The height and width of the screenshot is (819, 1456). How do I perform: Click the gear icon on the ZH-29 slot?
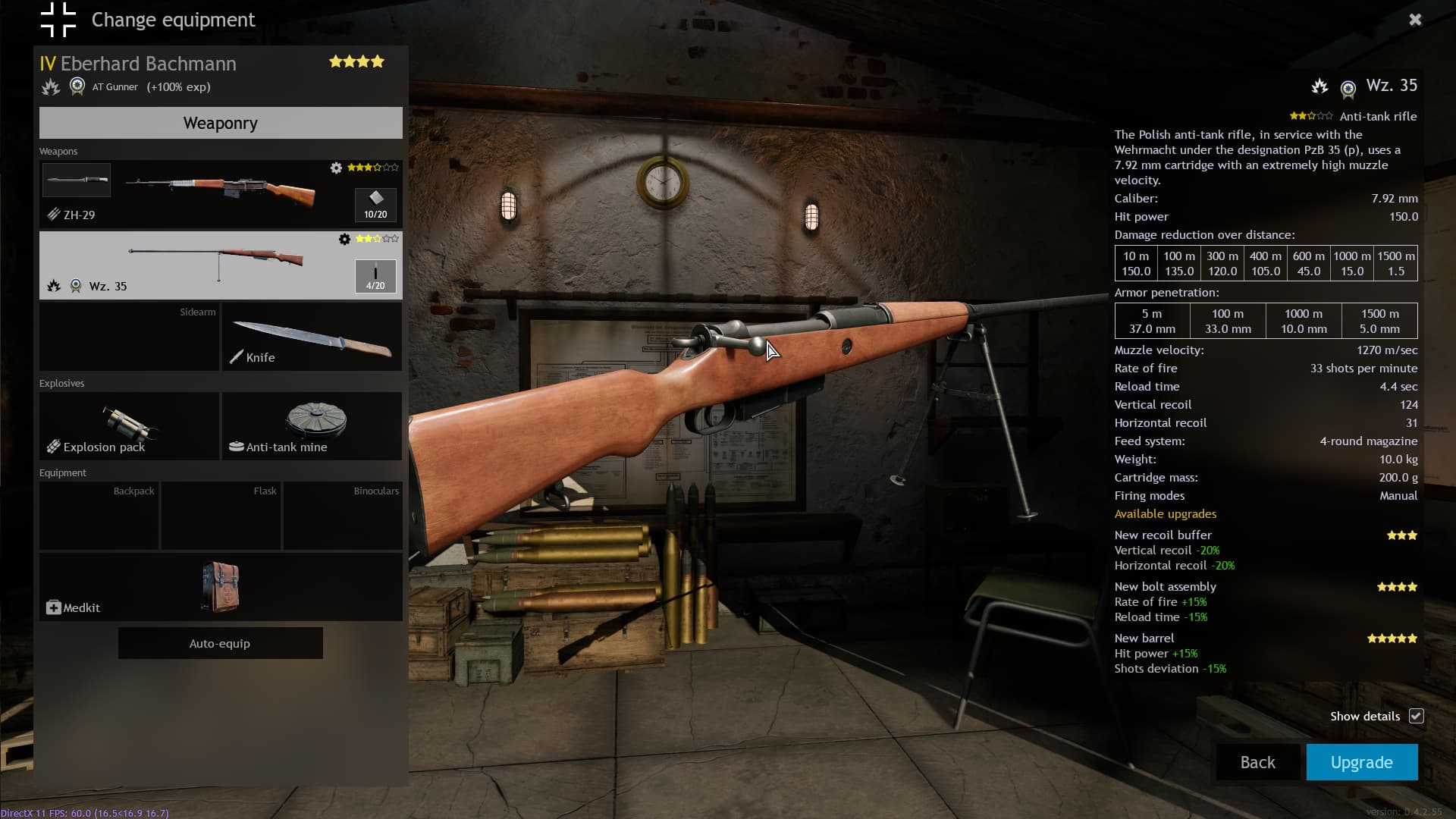click(x=336, y=168)
